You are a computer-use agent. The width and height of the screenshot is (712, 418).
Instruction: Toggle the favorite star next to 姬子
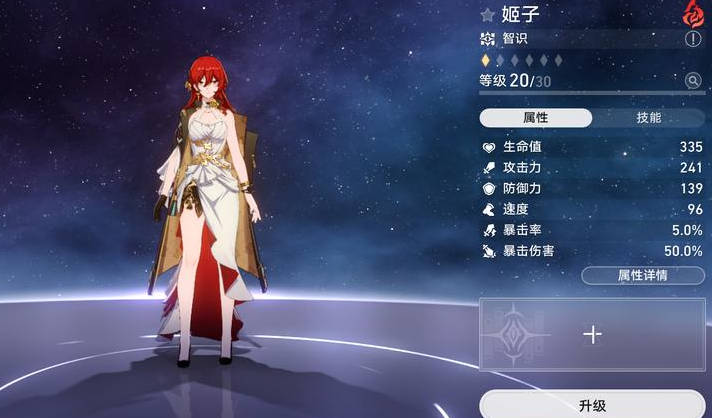(x=488, y=14)
